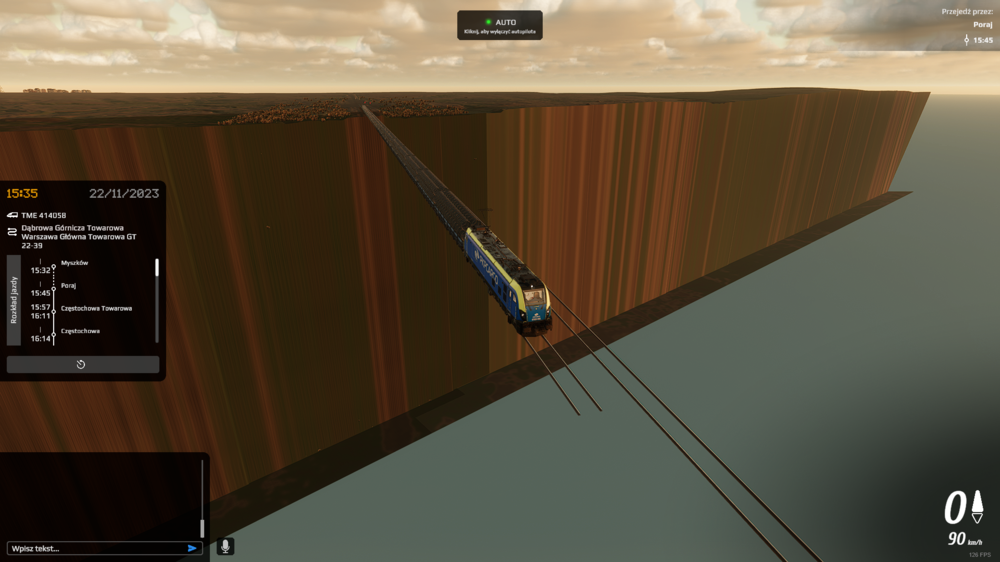Select the Częstochowa Towarowa timetable entry
This screenshot has height=562, width=1000.
(96, 308)
